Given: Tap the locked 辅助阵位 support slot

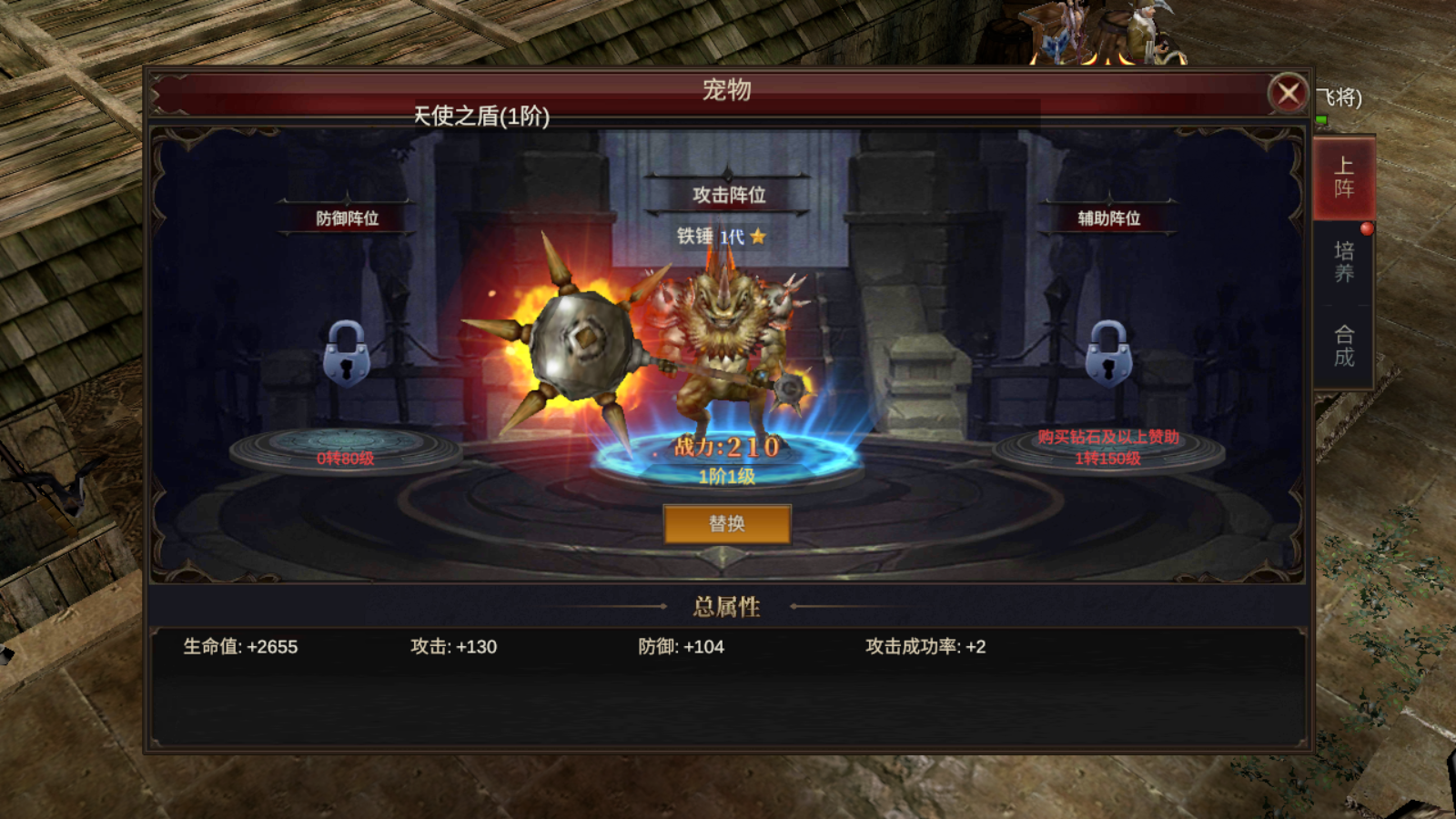Looking at the screenshot, I should pos(1108,355).
